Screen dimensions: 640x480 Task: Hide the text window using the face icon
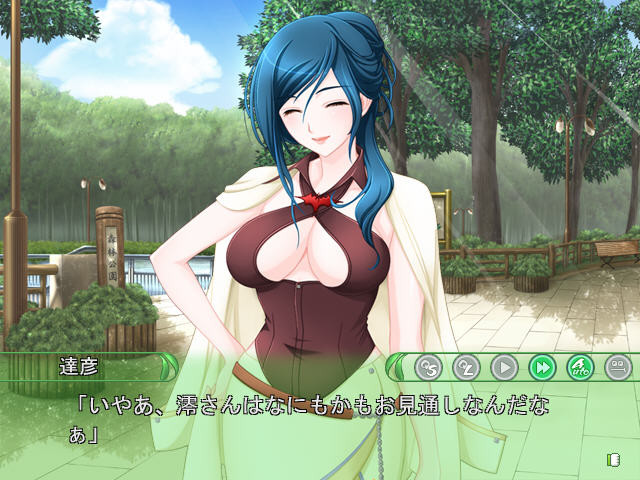pyautogui.click(x=617, y=367)
